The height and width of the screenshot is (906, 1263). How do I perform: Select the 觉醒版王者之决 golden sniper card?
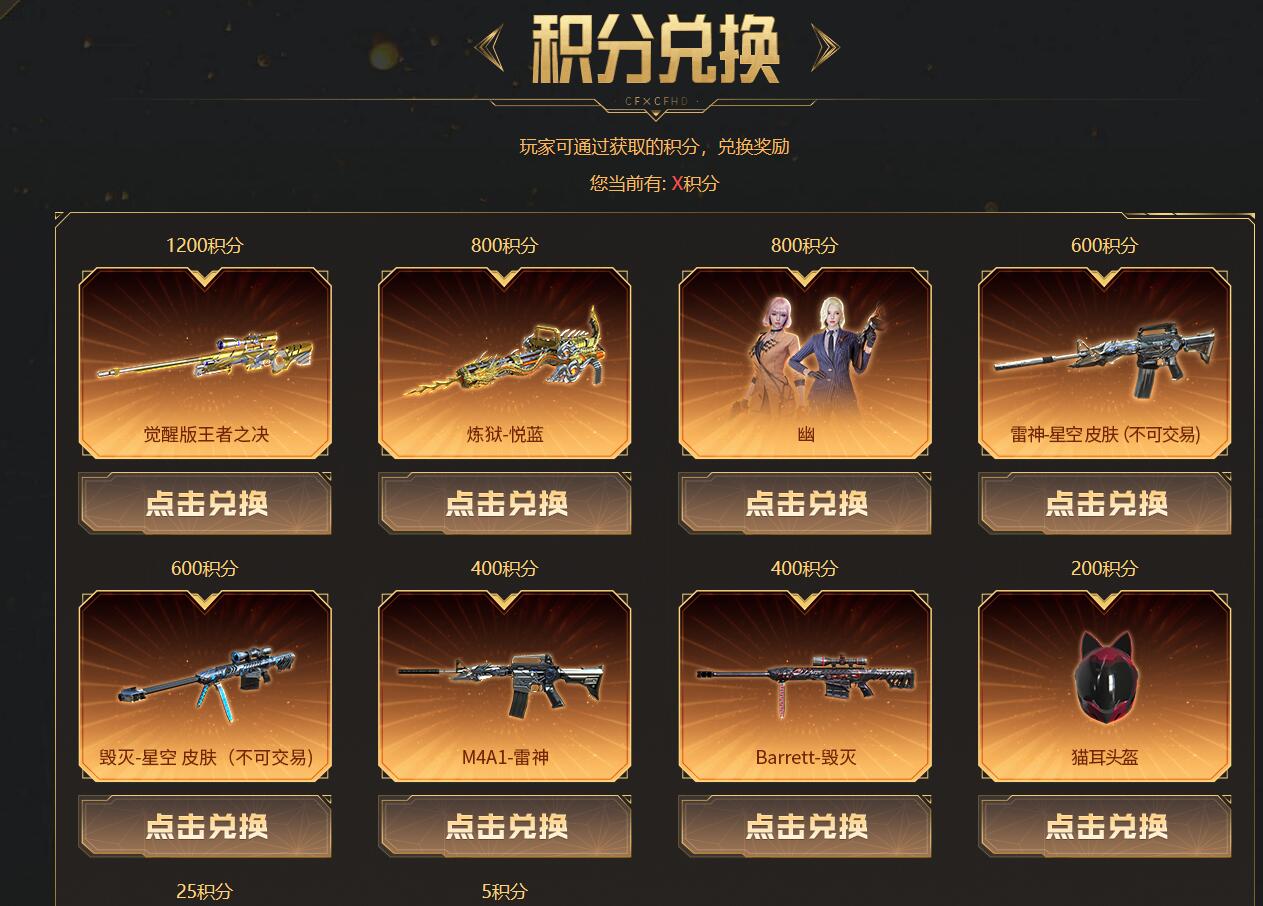(x=205, y=362)
